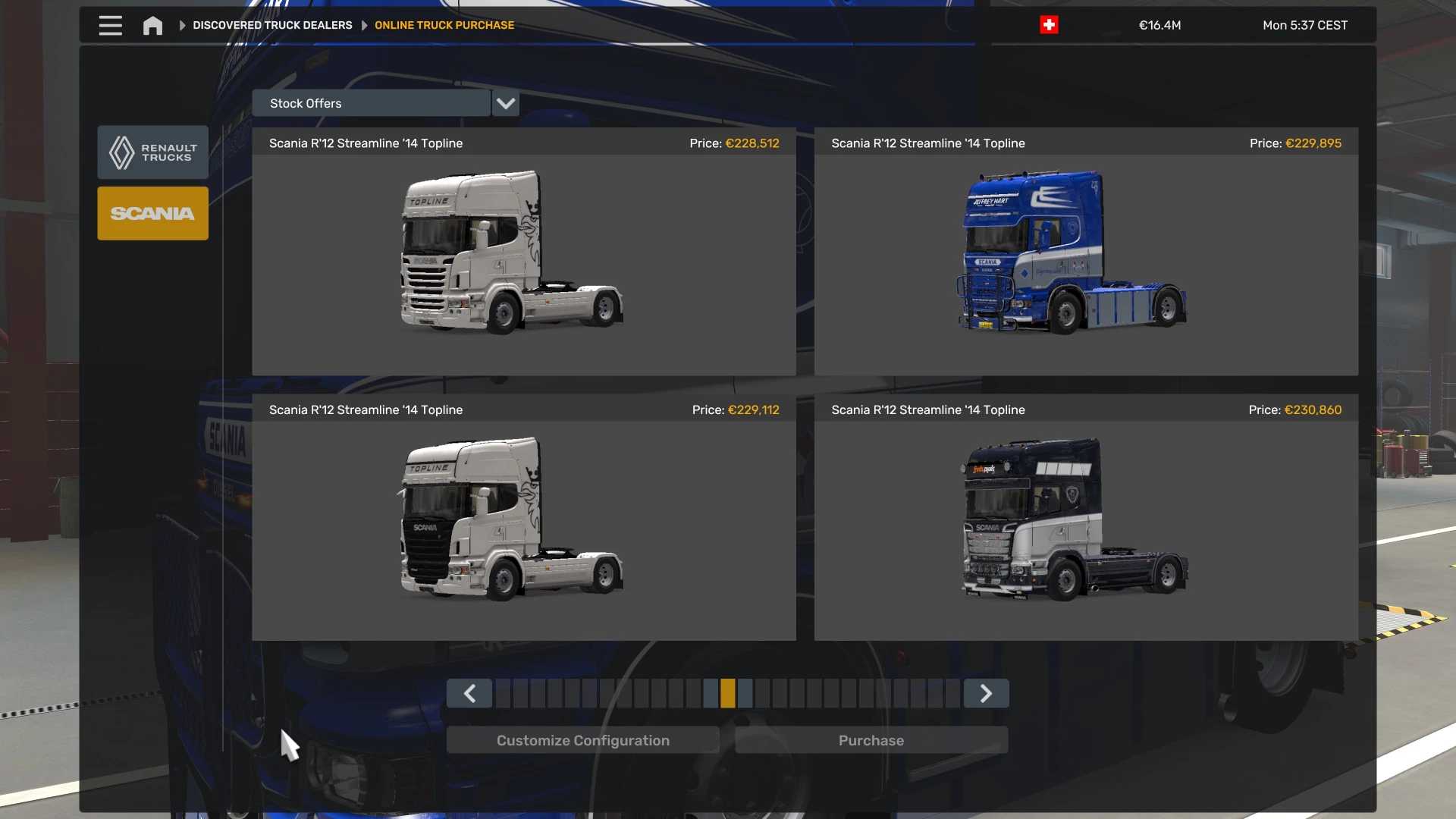Image resolution: width=1456 pixels, height=819 pixels.
Task: Click the Customize Configuration button
Action: [582, 741]
